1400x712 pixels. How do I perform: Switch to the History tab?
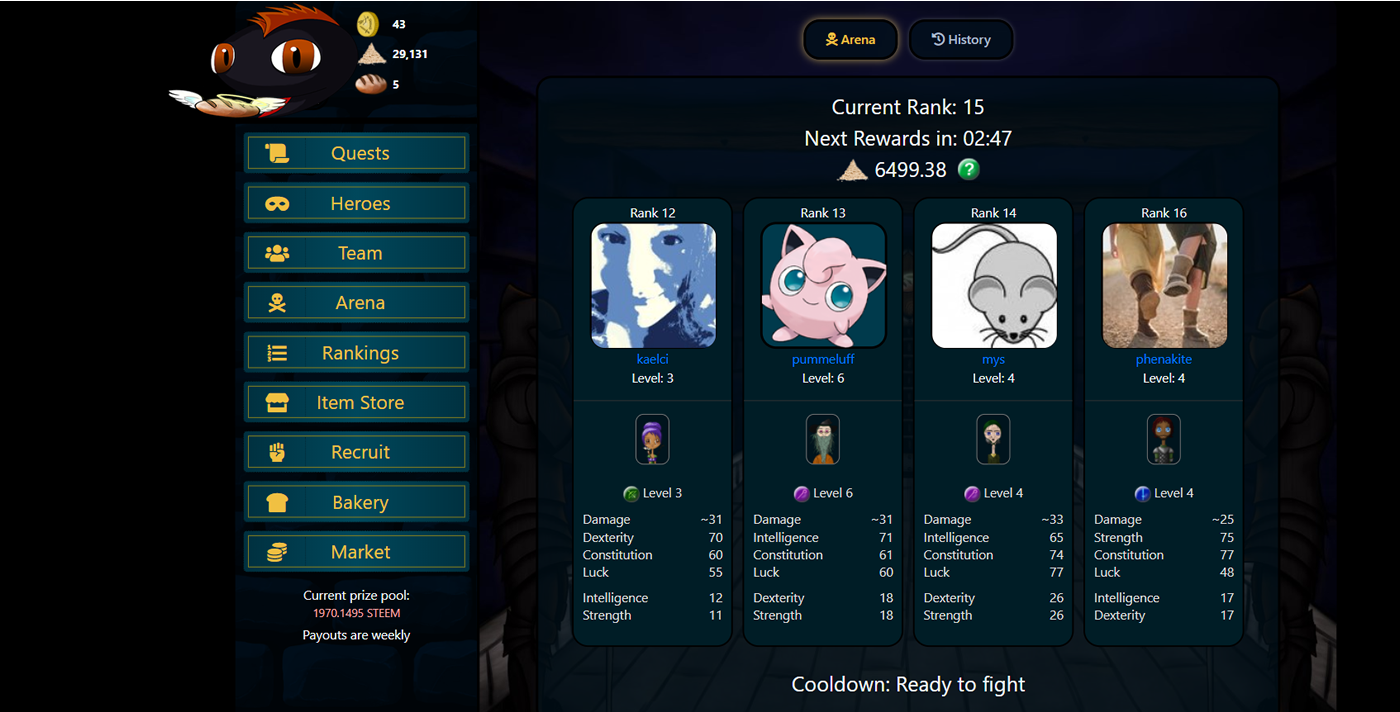click(961, 40)
